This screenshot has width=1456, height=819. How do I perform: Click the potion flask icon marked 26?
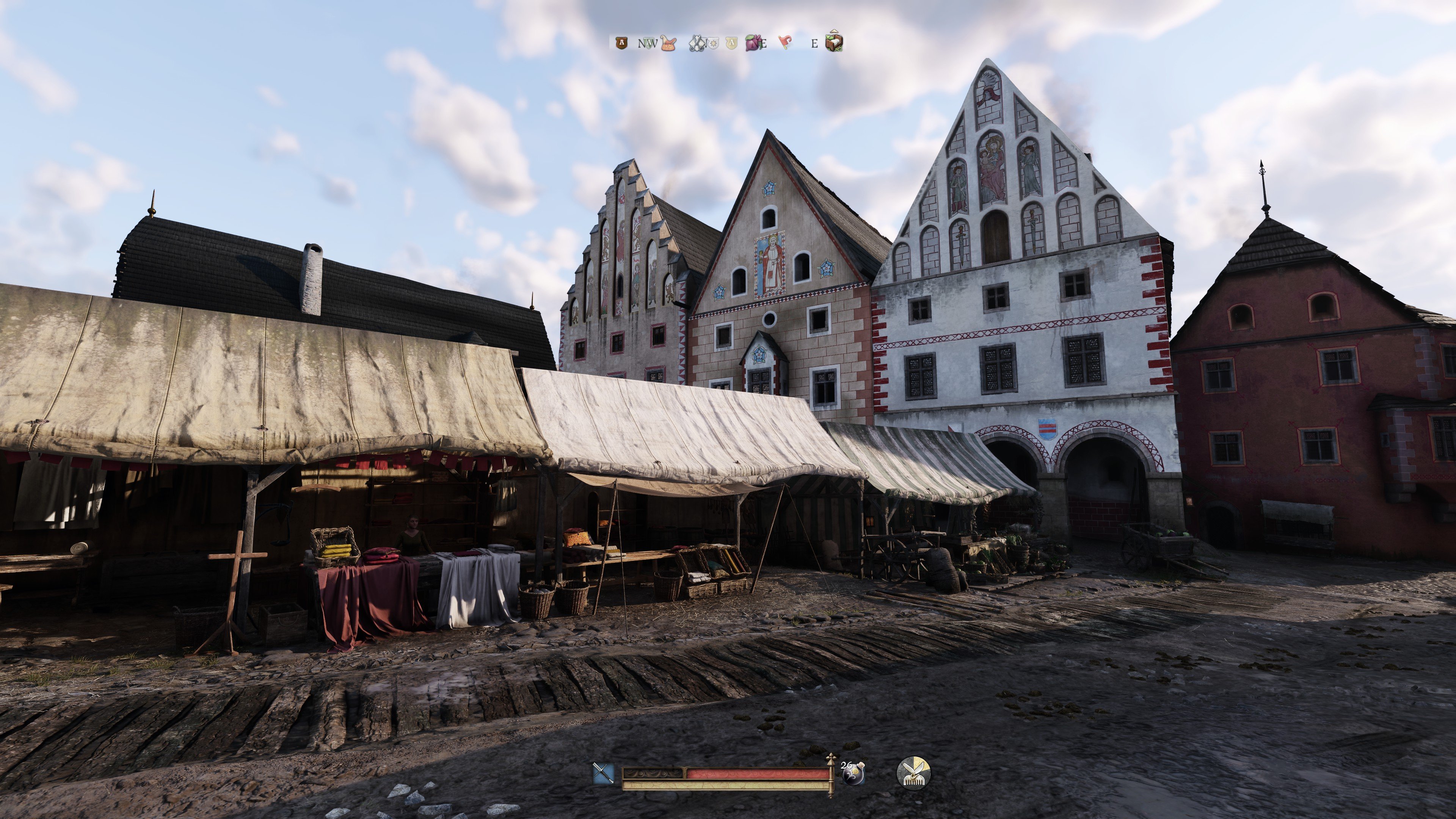pyautogui.click(x=853, y=773)
